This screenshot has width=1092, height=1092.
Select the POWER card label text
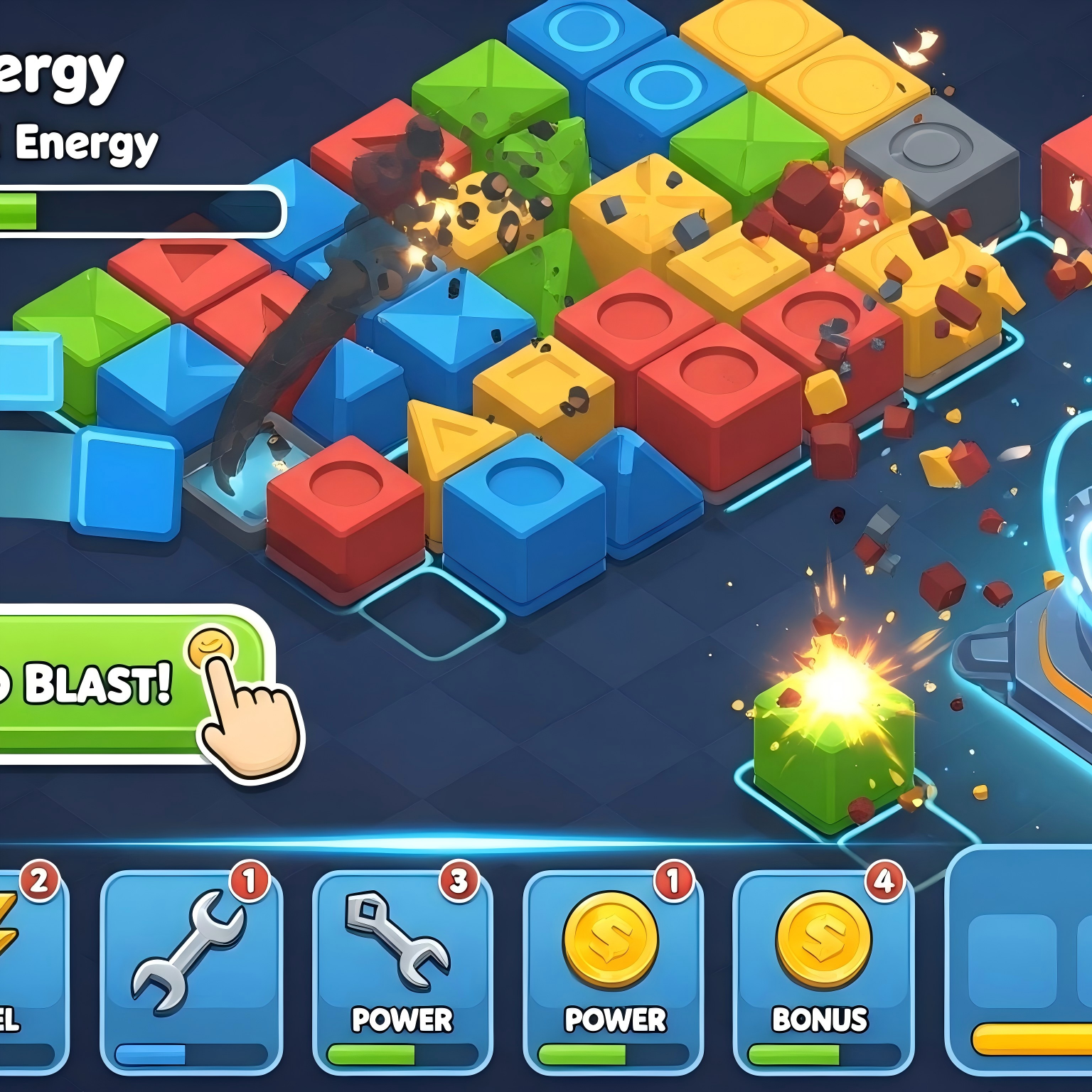pos(402,1020)
